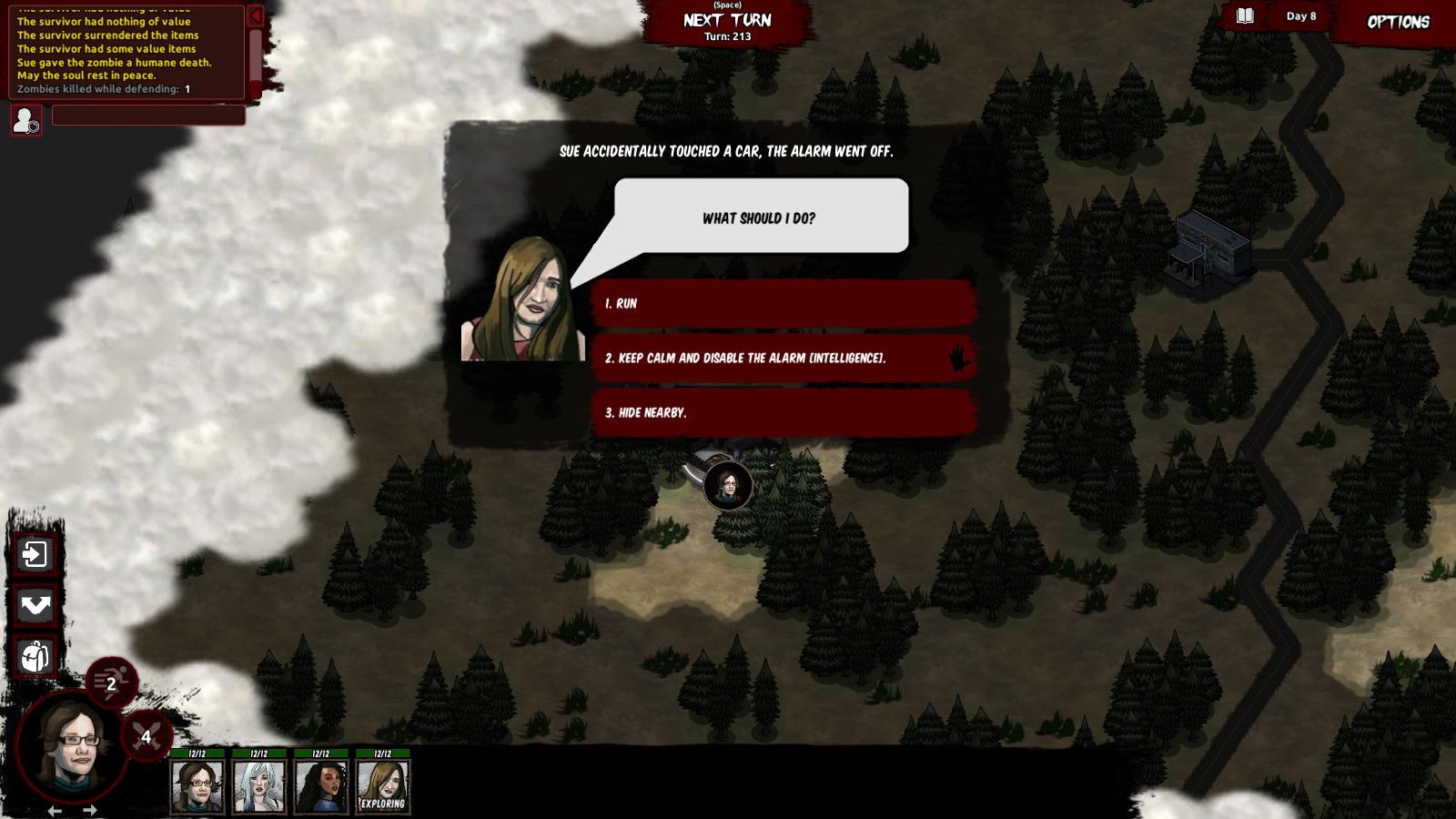
Task: Choose the "Run" dialogue option
Action: coord(783,304)
